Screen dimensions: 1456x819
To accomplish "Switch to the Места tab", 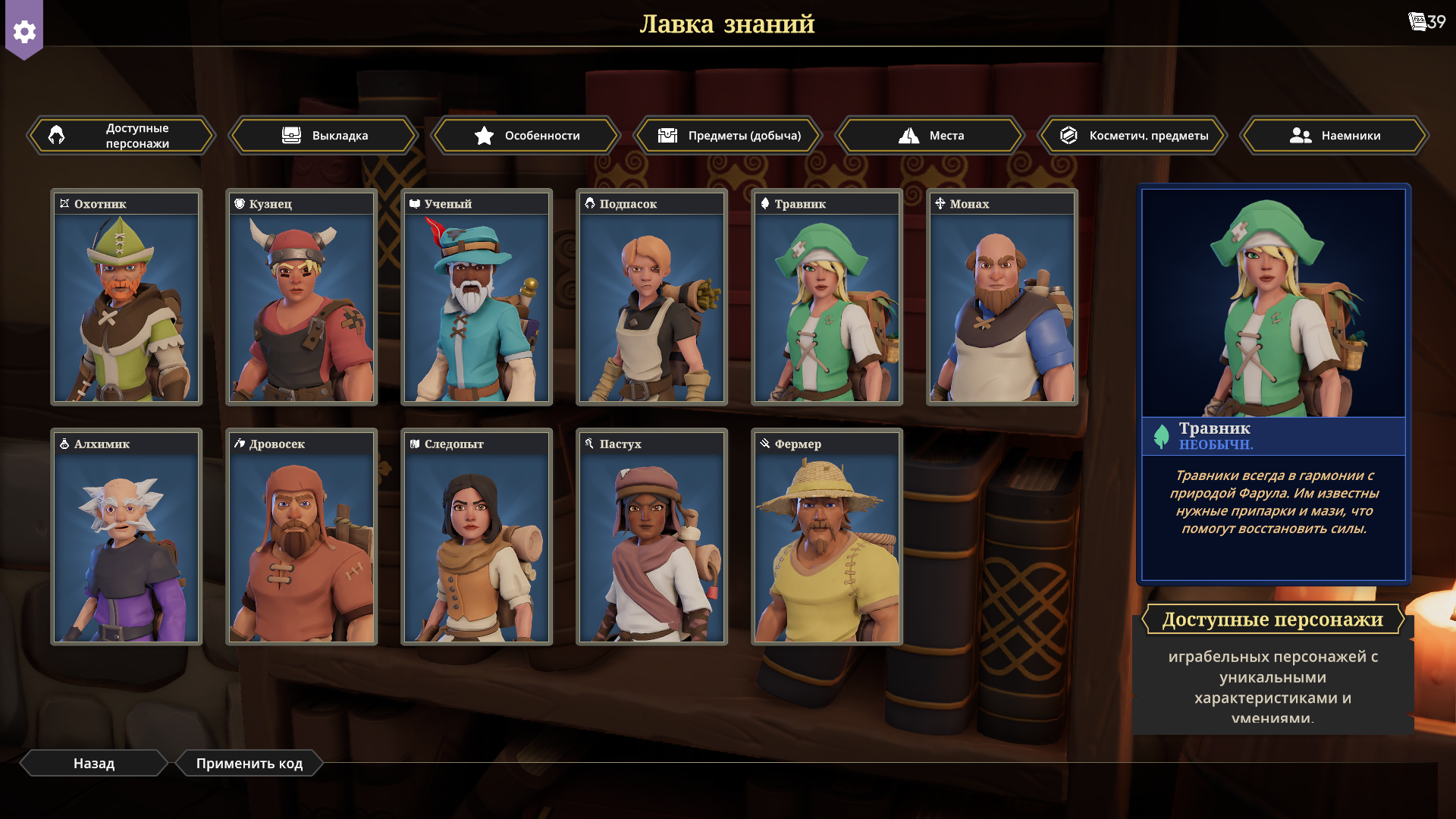I will (x=930, y=136).
